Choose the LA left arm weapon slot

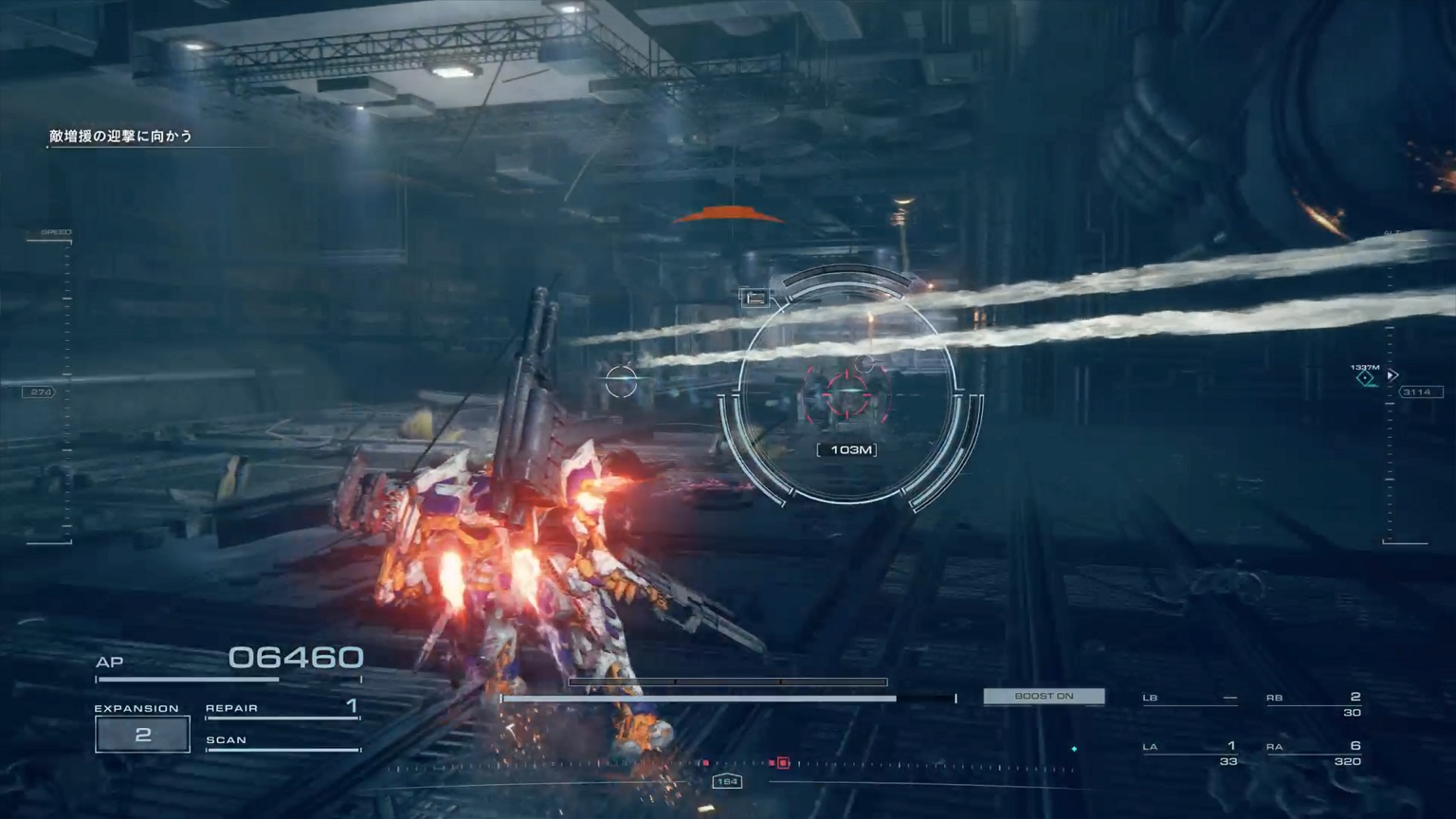(x=1190, y=752)
